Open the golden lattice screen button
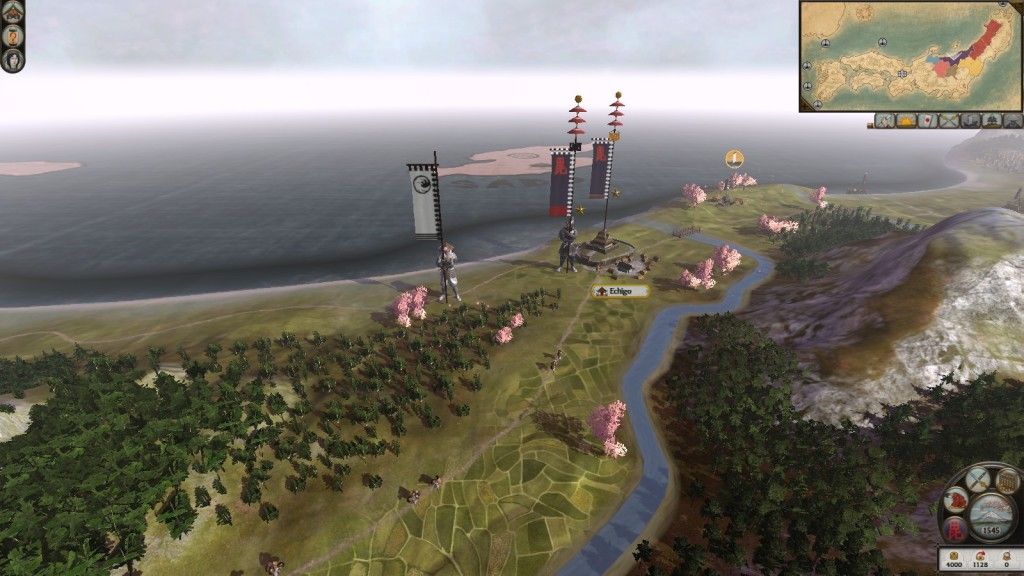 [1006, 481]
